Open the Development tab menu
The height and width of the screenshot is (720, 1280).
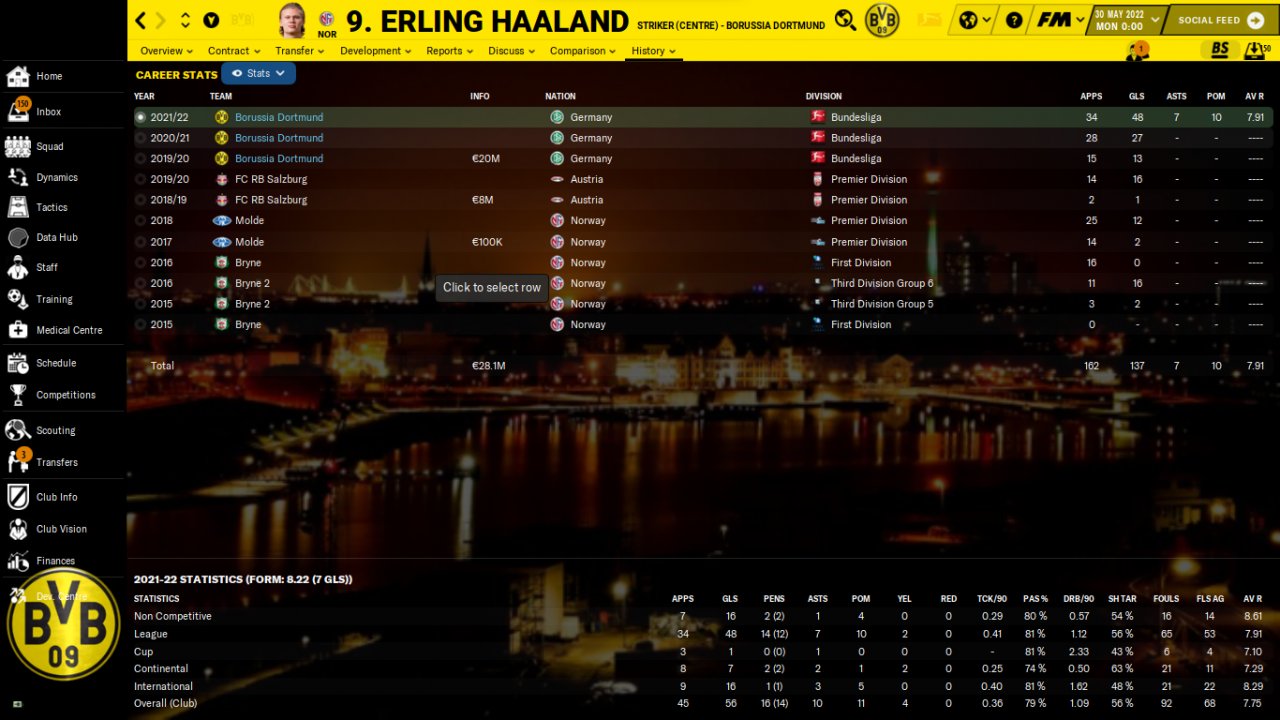[x=375, y=51]
